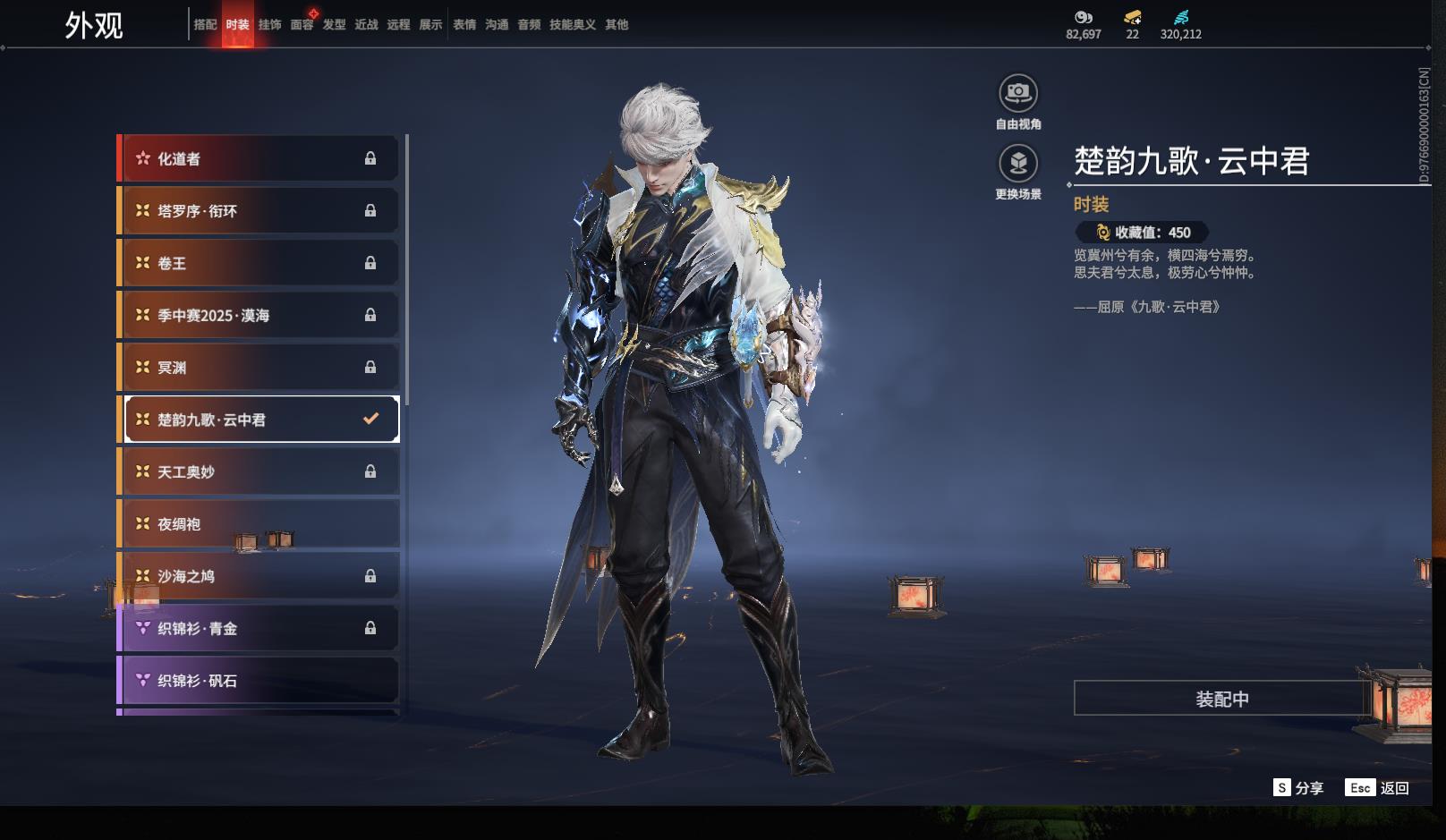Switch to the 技能奥义 tab

coord(572,25)
